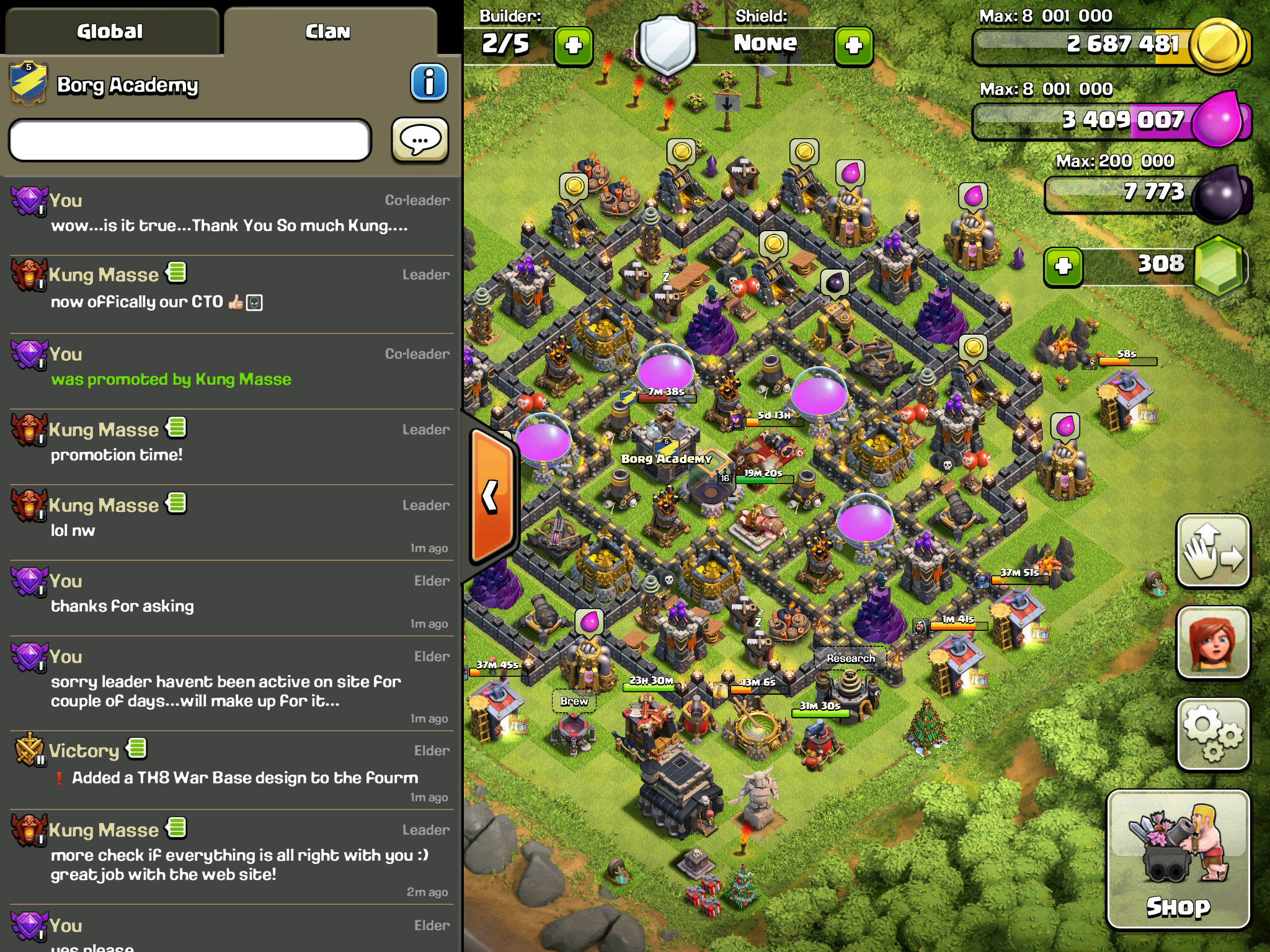Viewport: 1270px width, 952px height.
Task: Buy more gems with green plus
Action: click(1064, 267)
